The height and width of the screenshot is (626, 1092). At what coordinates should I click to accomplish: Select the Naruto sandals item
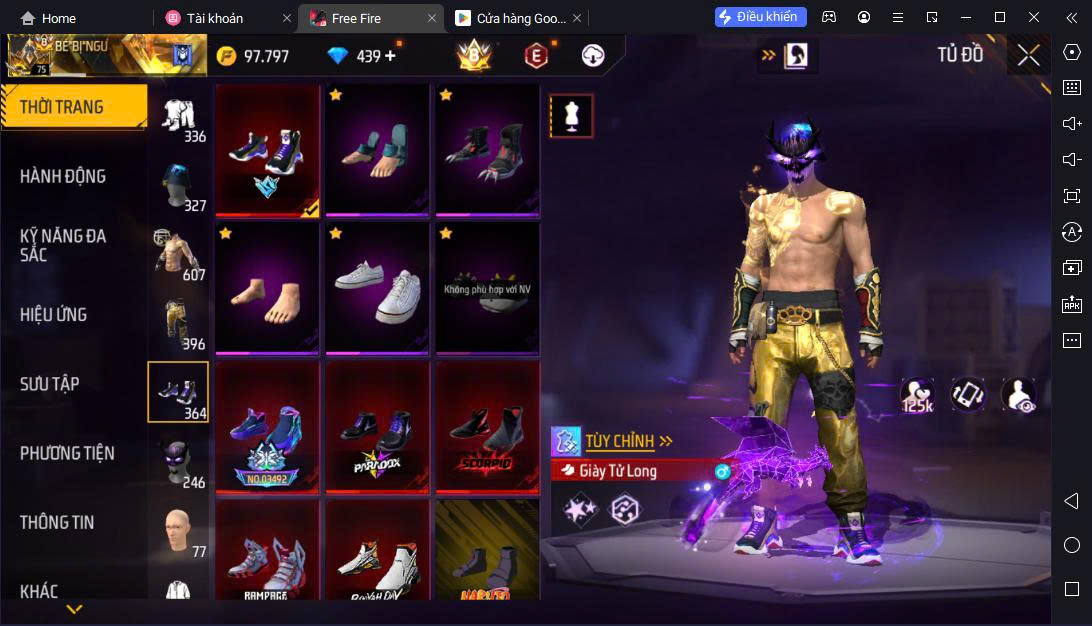pyautogui.click(x=487, y=552)
